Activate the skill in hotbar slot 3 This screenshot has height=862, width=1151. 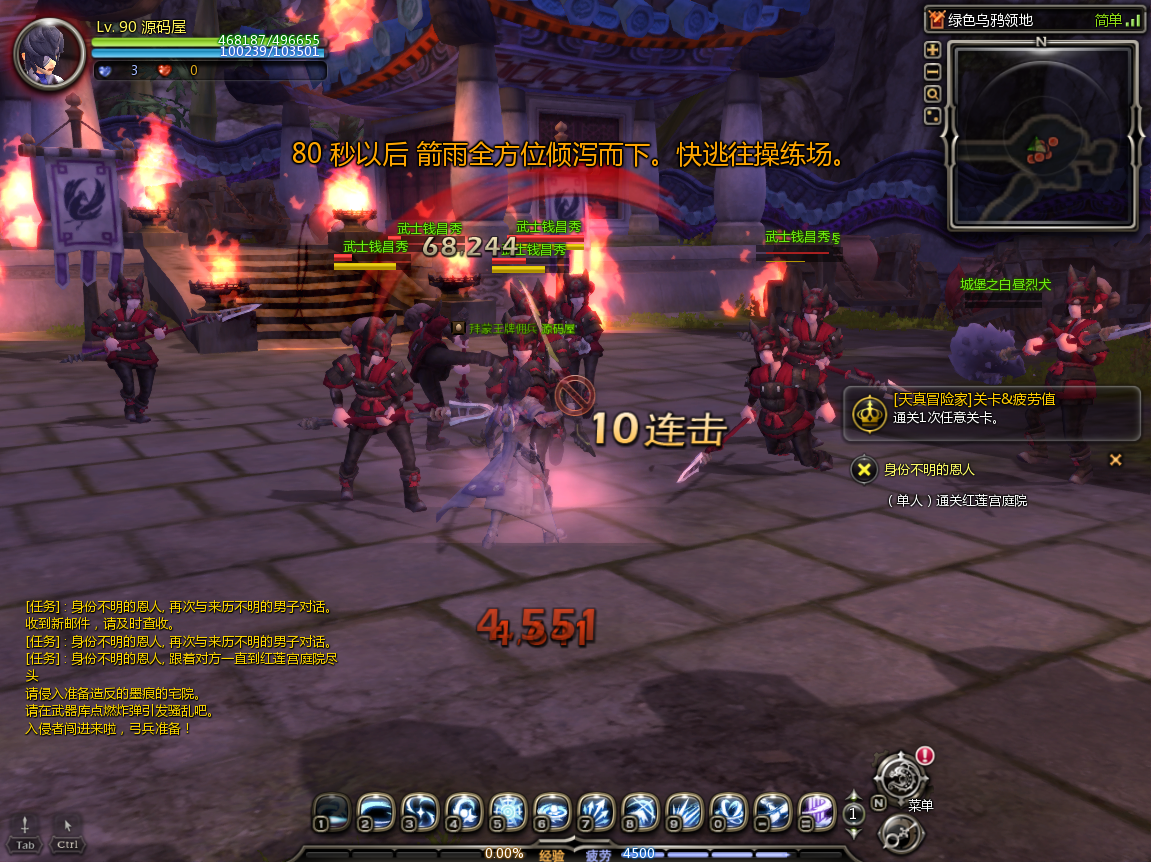tap(419, 811)
